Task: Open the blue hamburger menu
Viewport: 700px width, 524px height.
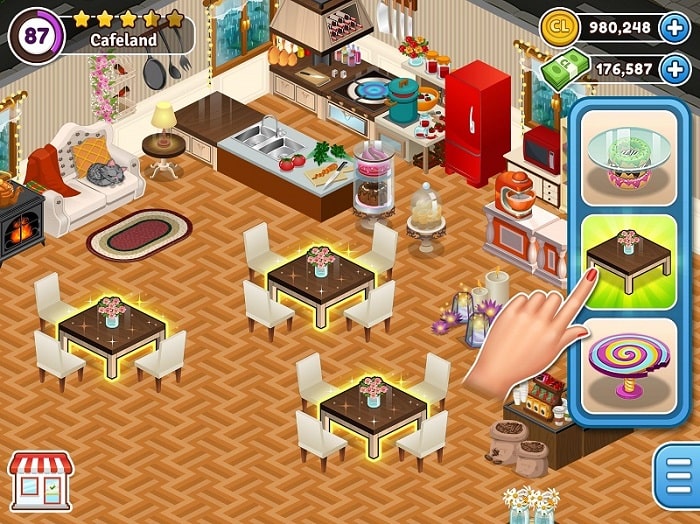Action: tap(675, 477)
